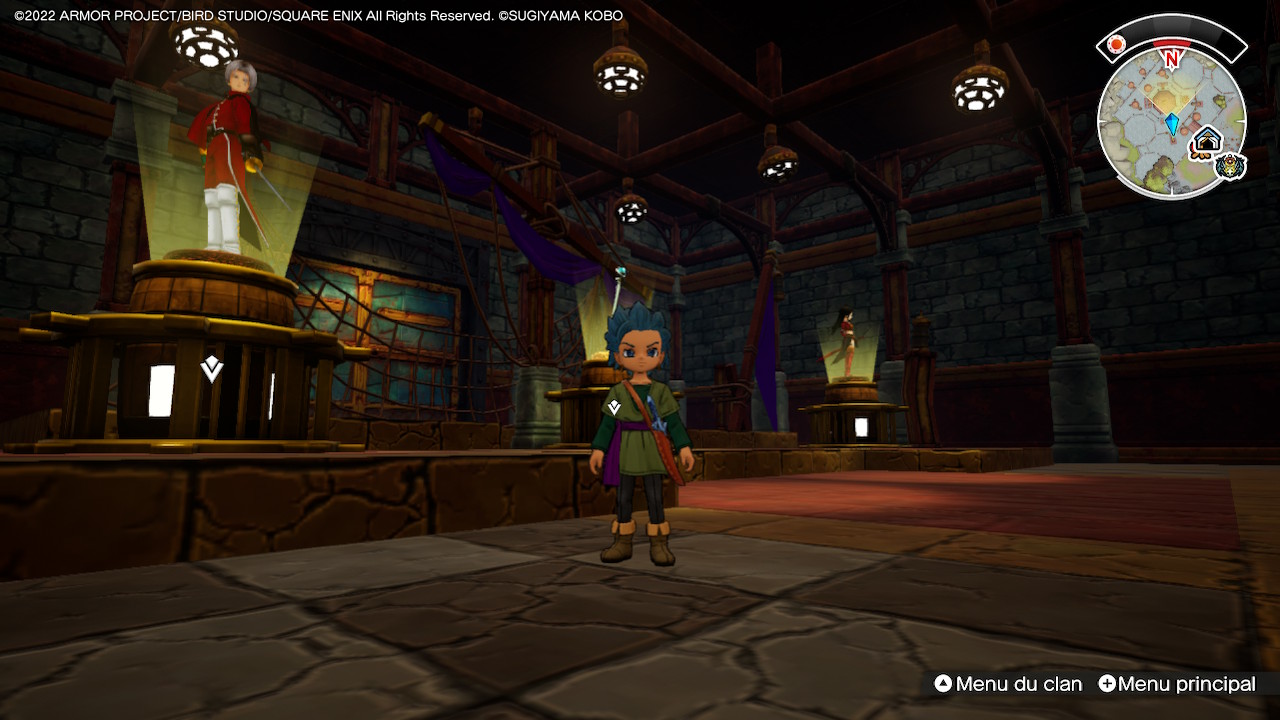The width and height of the screenshot is (1280, 720).
Task: Select the red N compass marker
Action: tap(1171, 58)
